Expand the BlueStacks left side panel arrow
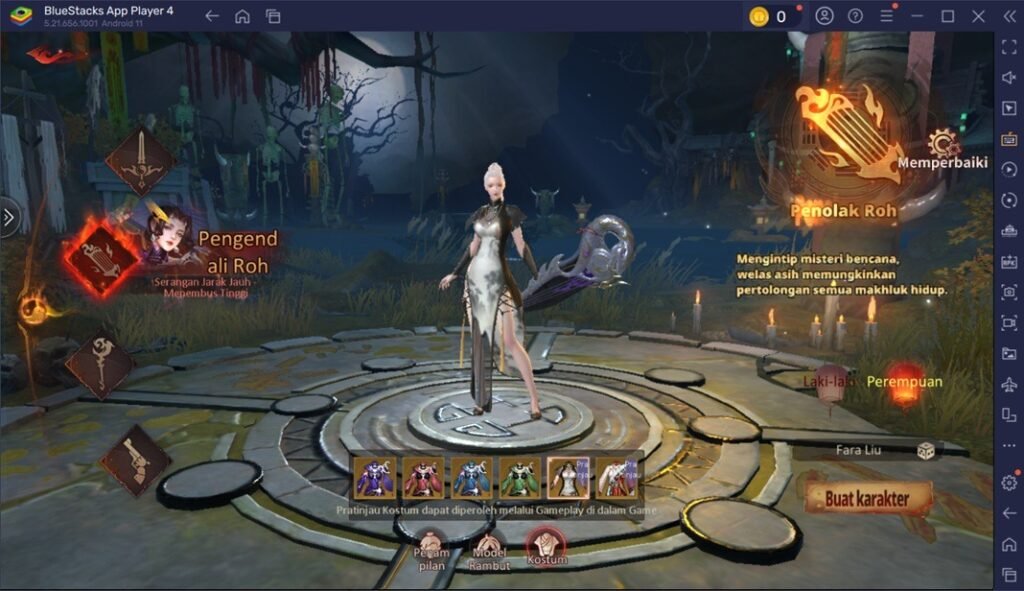Viewport: 1024px width, 591px height. click(9, 217)
